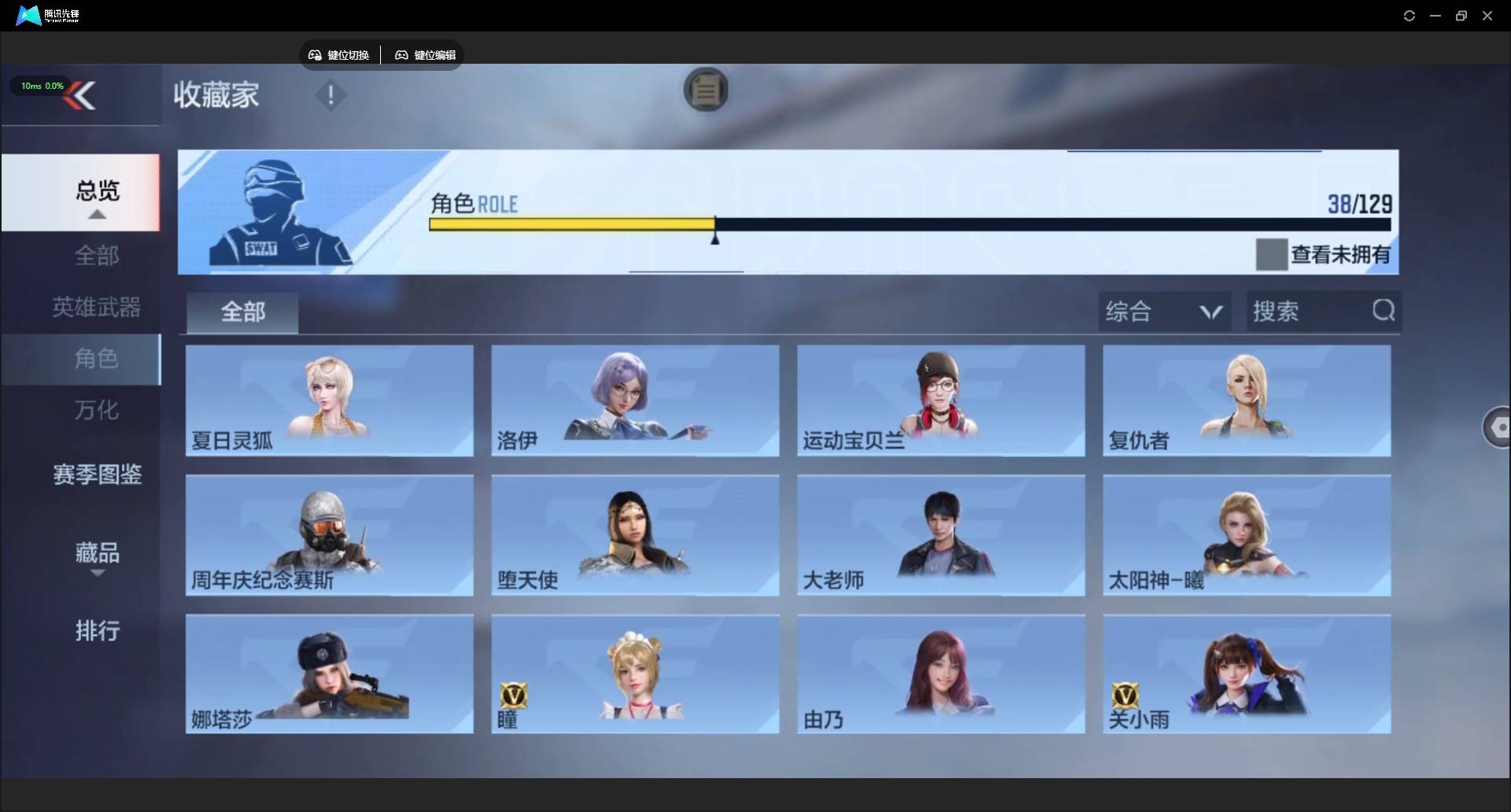The image size is (1511, 812).
Task: Open the search magnifier icon
Action: tap(1383, 311)
